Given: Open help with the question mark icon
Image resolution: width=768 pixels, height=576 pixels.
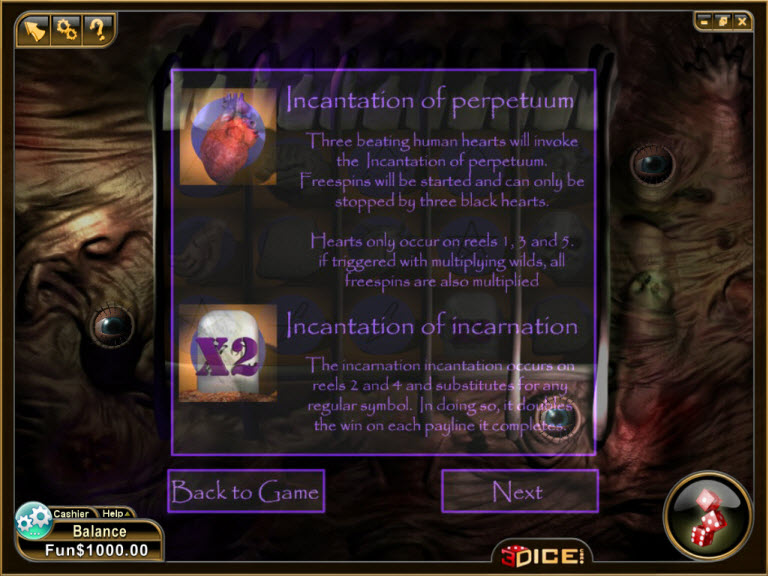Looking at the screenshot, I should pos(97,28).
